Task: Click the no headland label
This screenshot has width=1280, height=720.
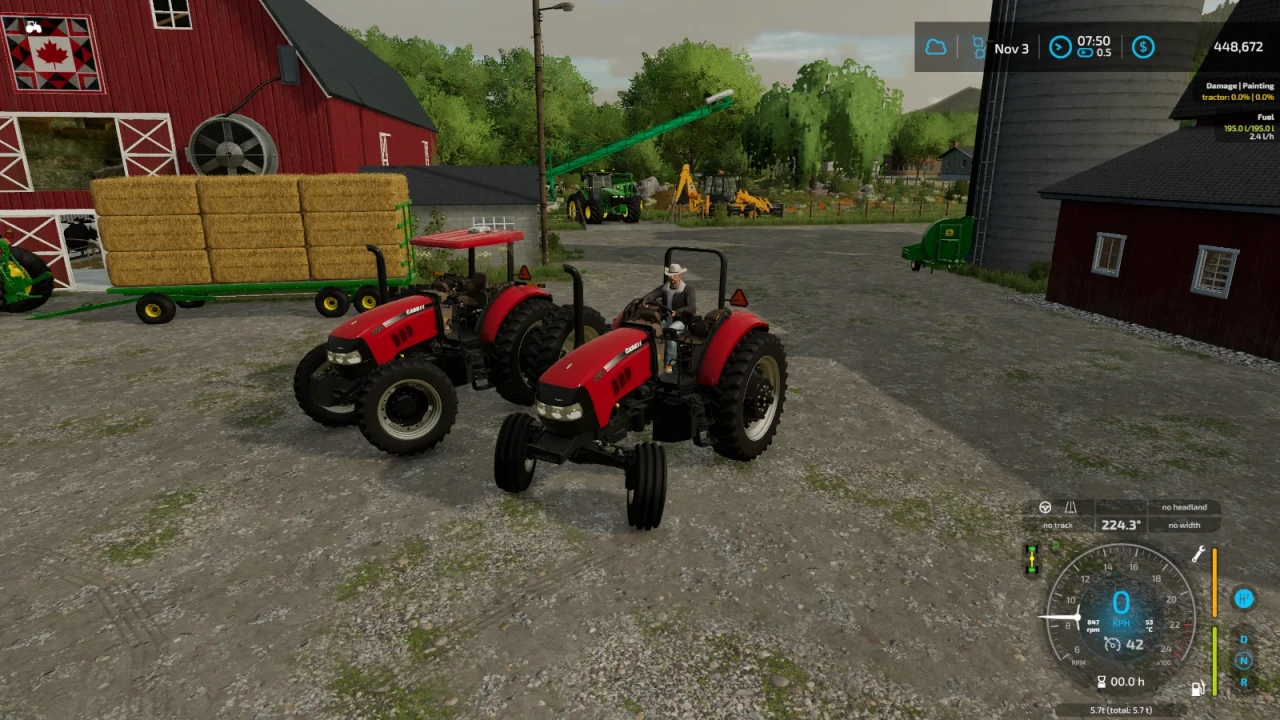Action: pos(1184,508)
